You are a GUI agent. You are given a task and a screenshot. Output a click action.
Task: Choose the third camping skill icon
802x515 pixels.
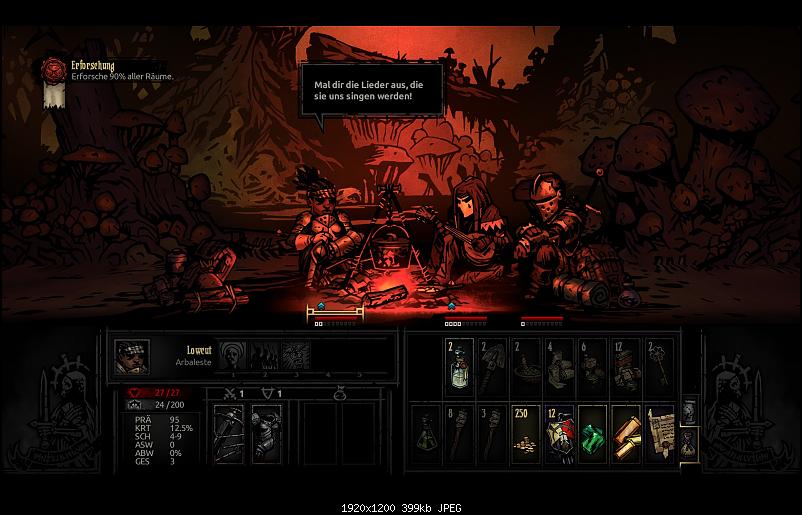[x=294, y=356]
